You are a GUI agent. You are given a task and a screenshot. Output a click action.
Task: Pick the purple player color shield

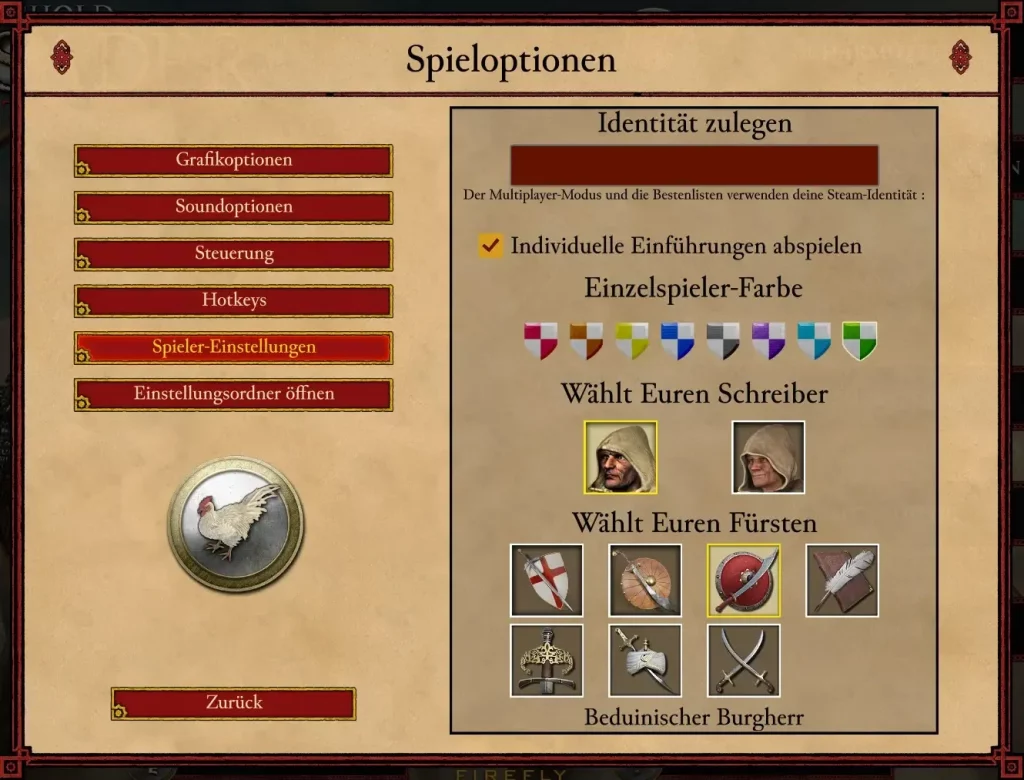tap(768, 340)
